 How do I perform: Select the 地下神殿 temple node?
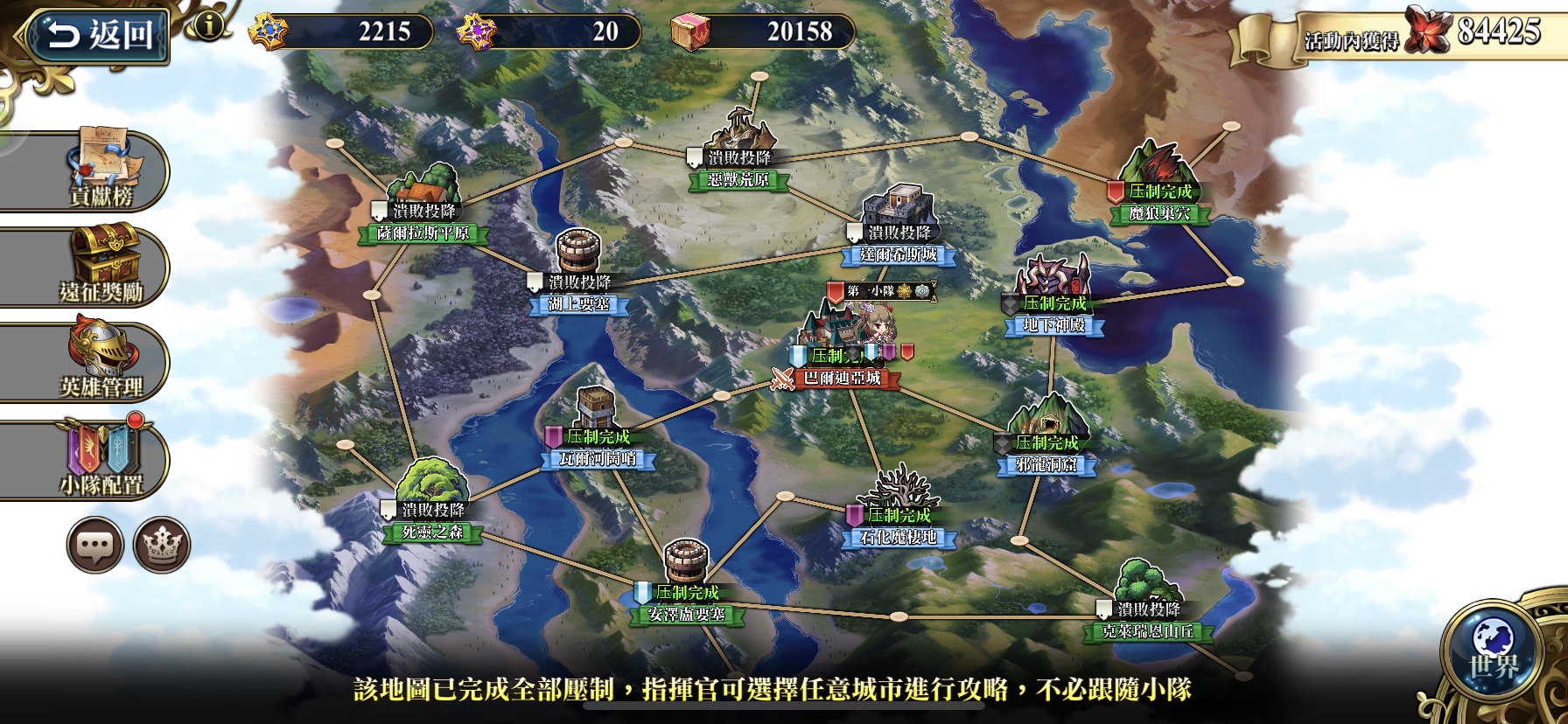[1053, 324]
